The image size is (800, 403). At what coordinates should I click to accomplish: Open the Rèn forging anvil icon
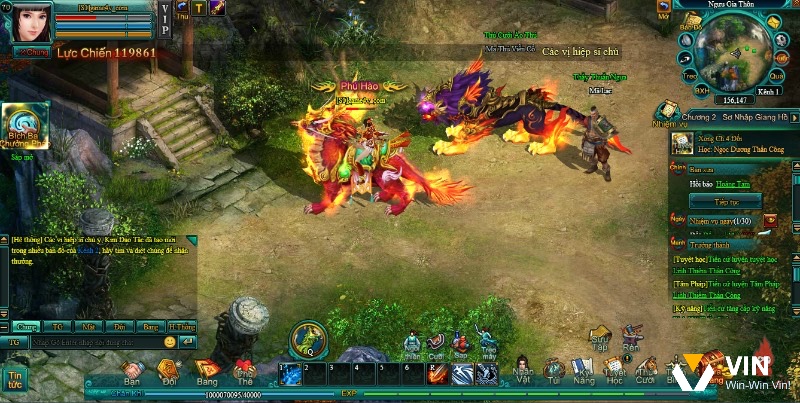[631, 335]
